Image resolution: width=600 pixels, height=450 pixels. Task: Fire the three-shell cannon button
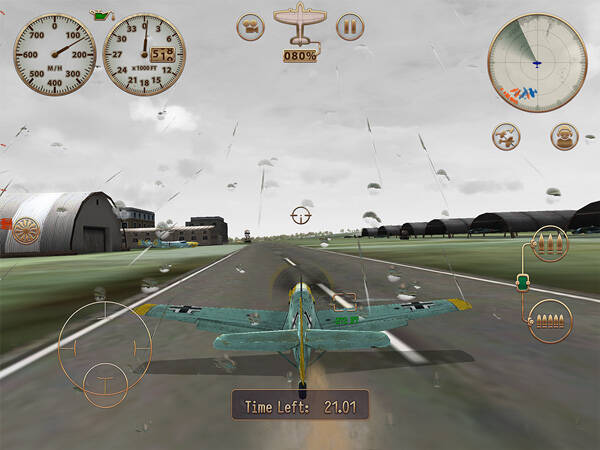click(x=550, y=246)
